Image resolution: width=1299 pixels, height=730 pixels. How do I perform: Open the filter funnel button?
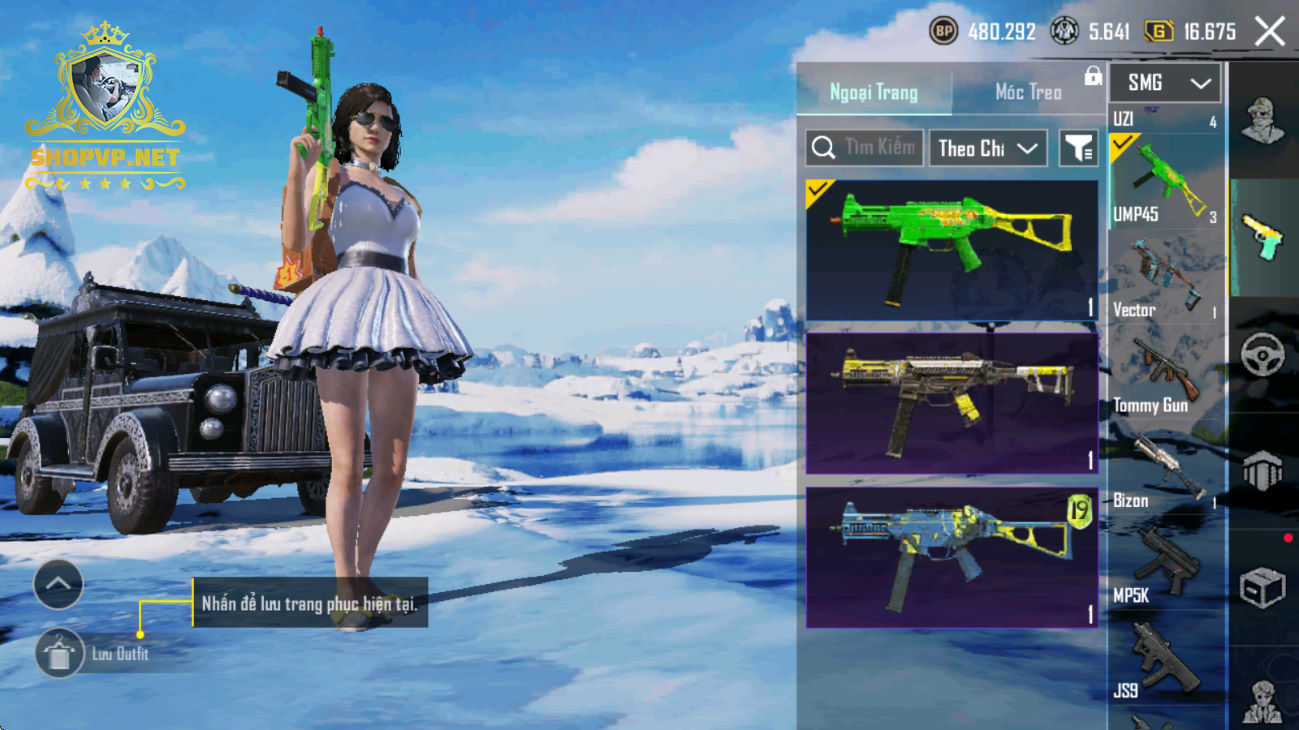1078,148
